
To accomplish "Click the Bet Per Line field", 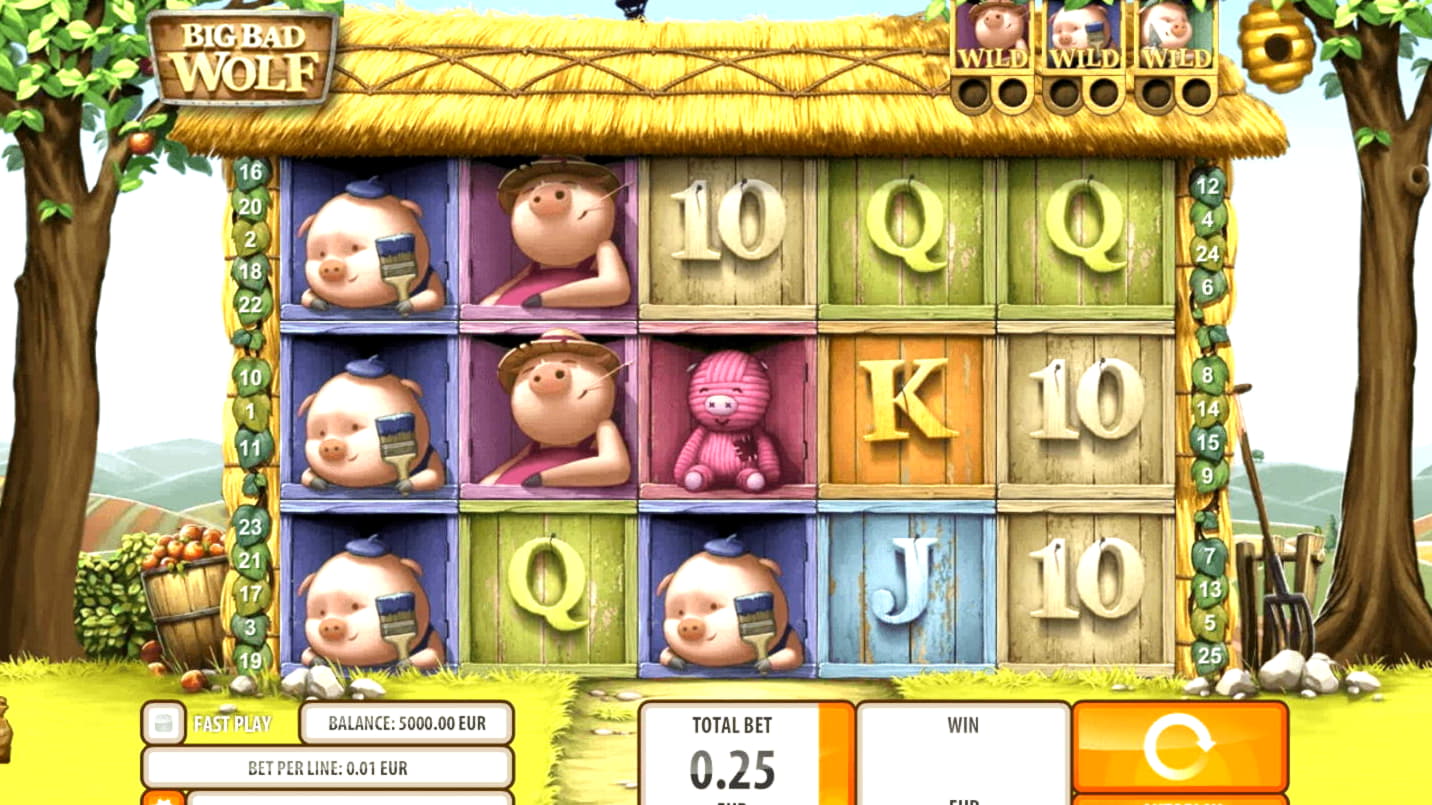I will point(327,768).
